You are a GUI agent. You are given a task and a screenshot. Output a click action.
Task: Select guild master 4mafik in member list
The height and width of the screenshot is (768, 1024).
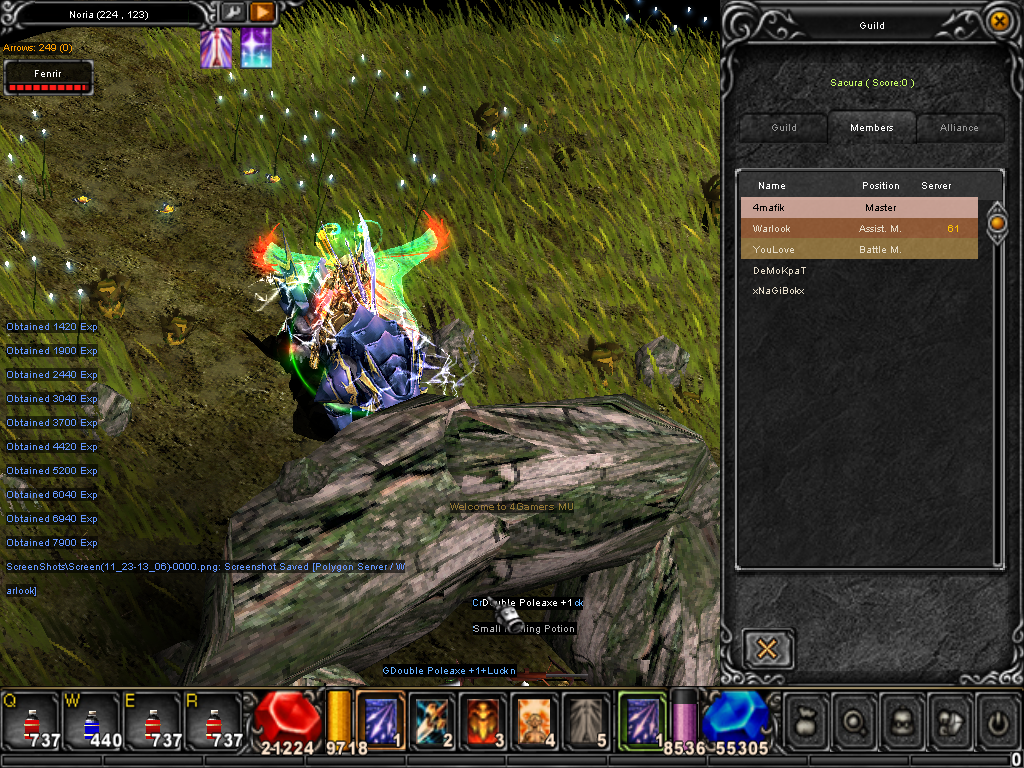858,208
